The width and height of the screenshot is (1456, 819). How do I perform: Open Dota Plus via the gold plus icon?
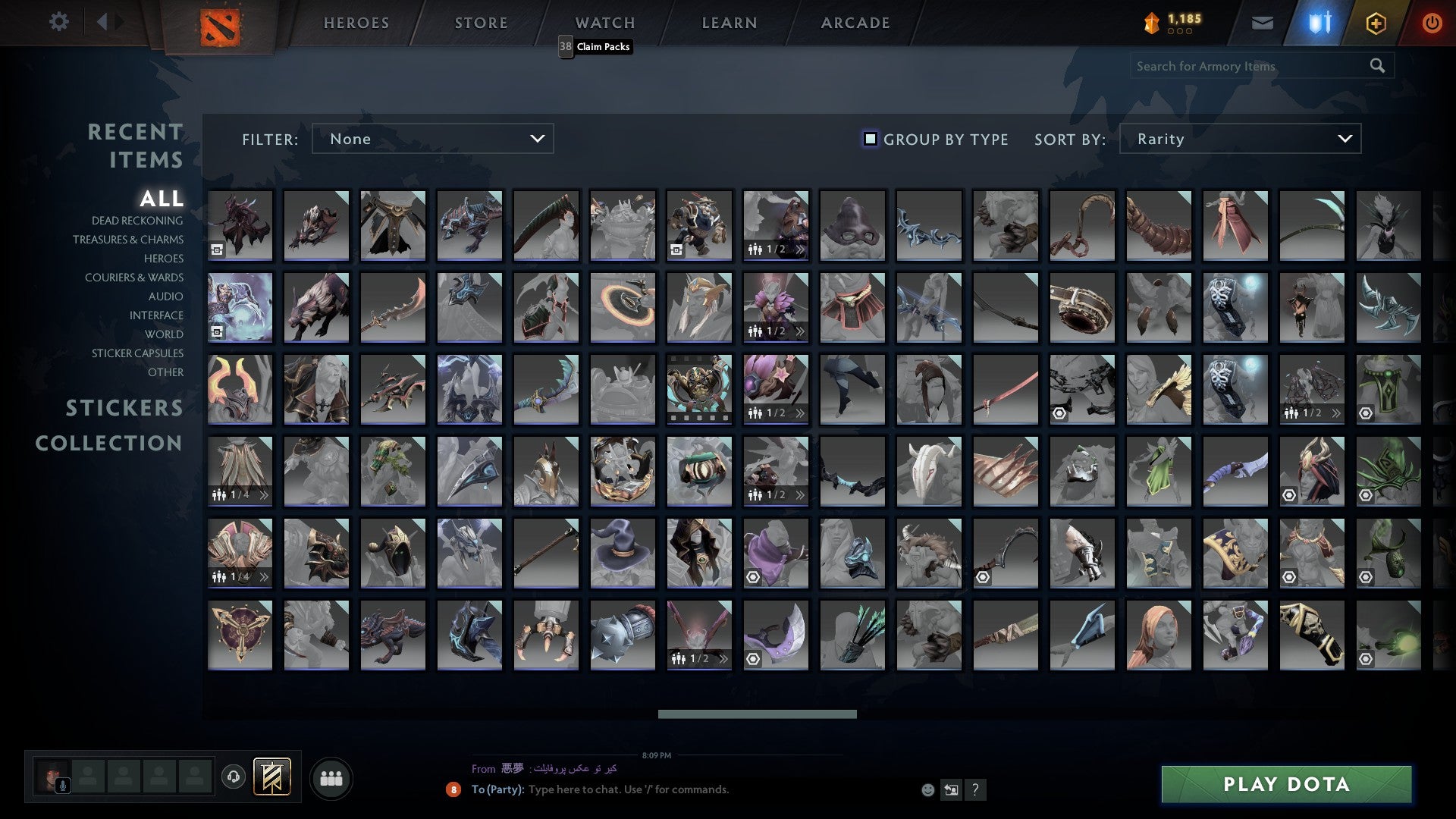coord(1376,23)
